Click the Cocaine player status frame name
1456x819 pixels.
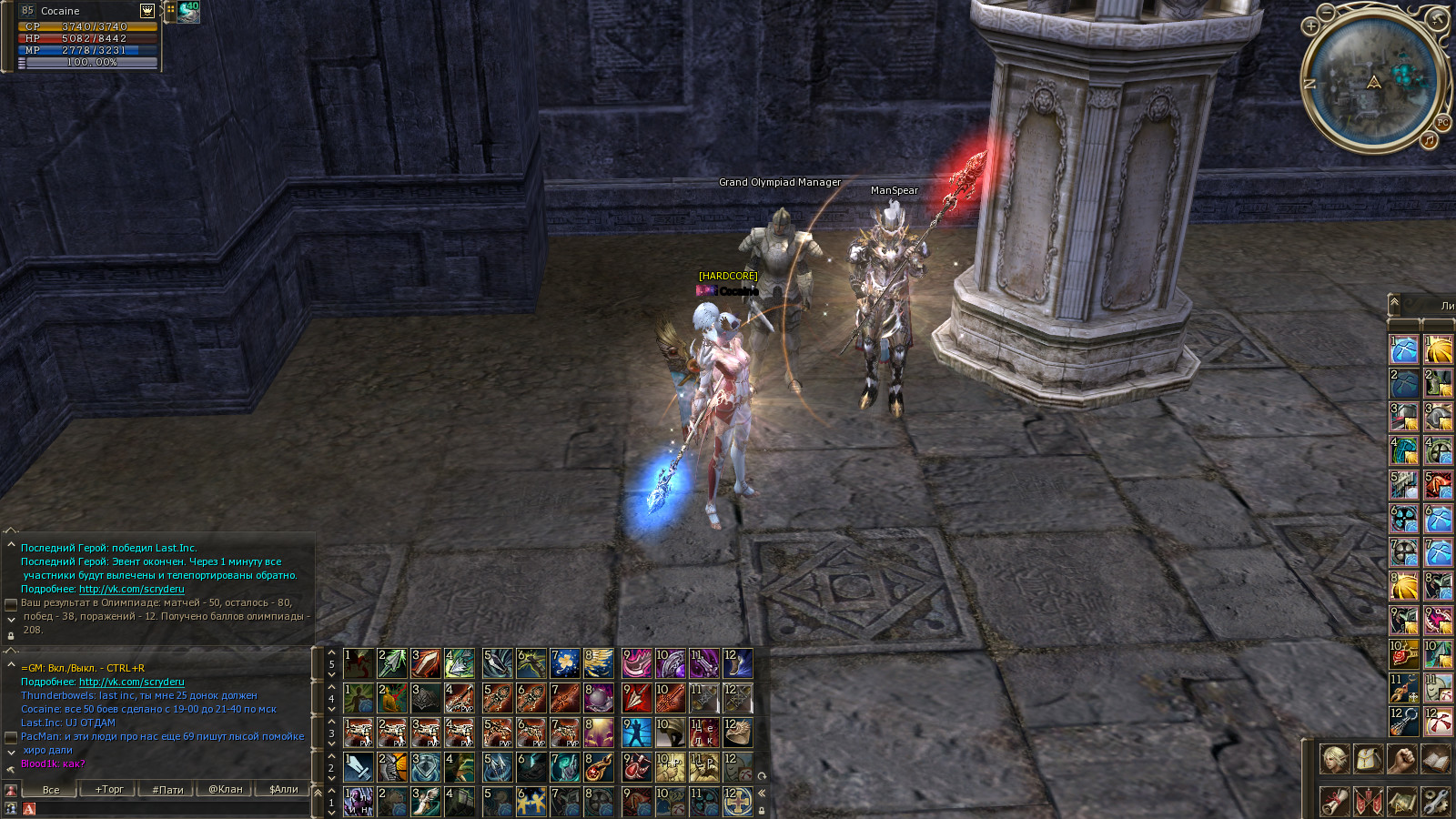[60, 11]
